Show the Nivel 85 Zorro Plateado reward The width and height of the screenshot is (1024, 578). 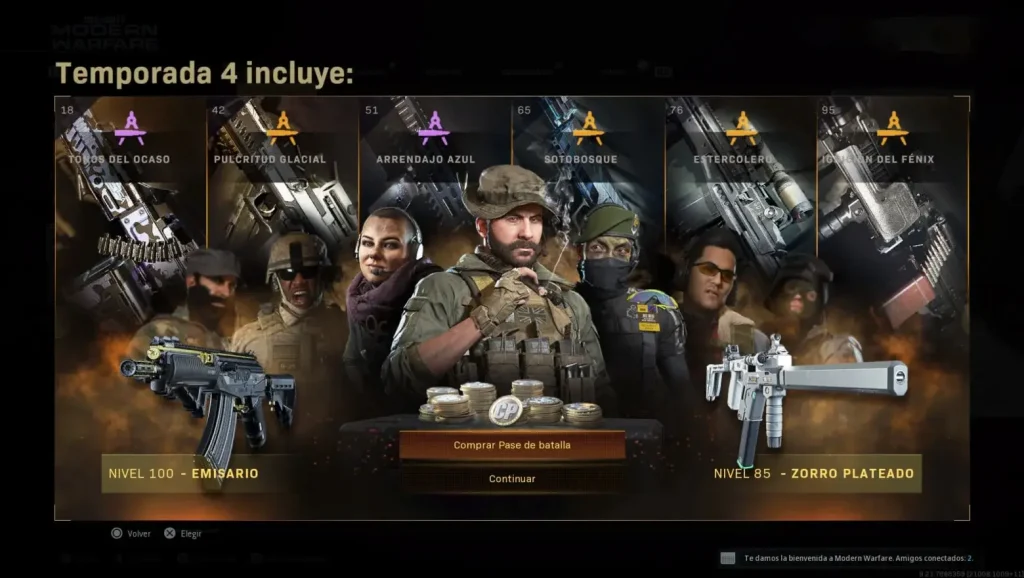(x=813, y=473)
